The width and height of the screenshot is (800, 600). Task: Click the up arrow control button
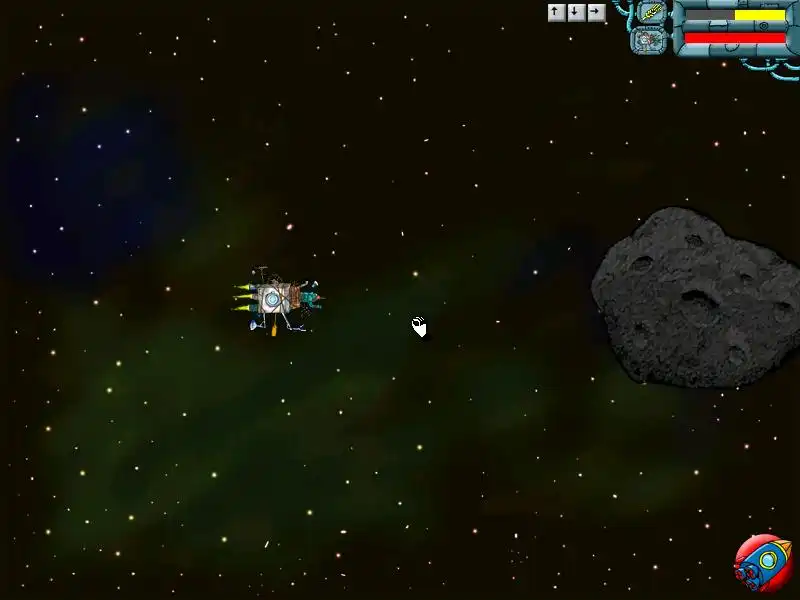pyautogui.click(x=556, y=12)
